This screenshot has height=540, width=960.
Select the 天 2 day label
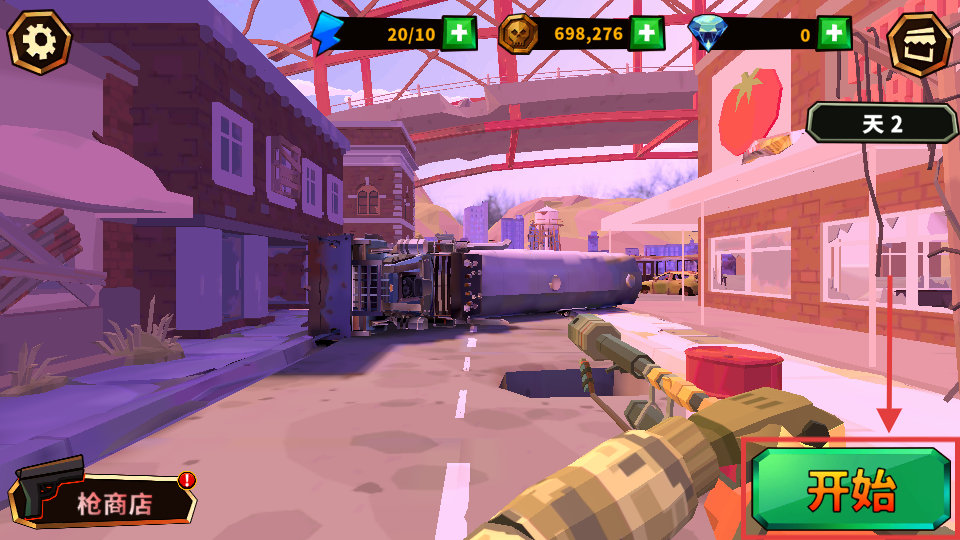[882, 124]
